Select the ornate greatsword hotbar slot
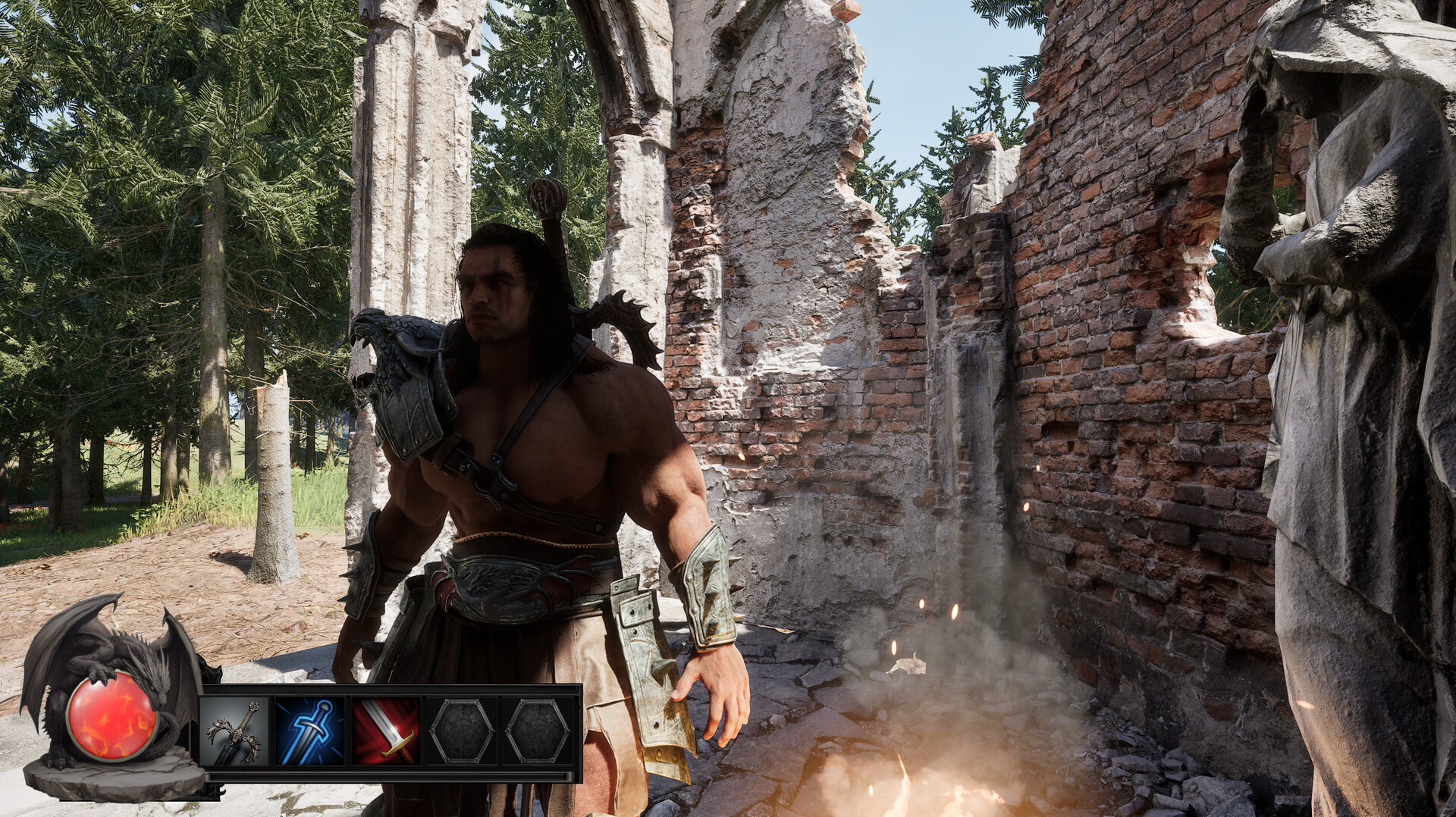The height and width of the screenshot is (817, 1456). coord(234,731)
